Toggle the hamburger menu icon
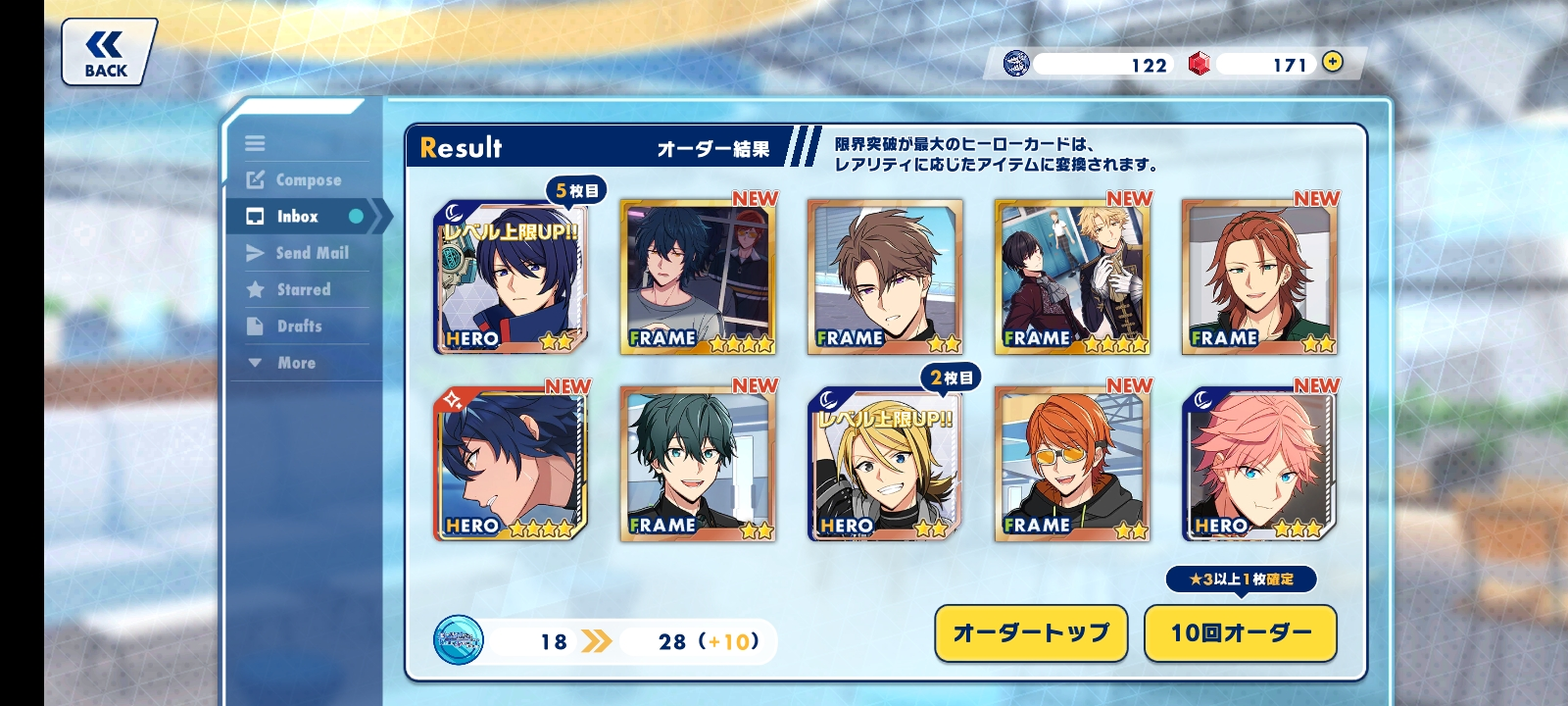Screen dimensions: 1568x706 255,143
